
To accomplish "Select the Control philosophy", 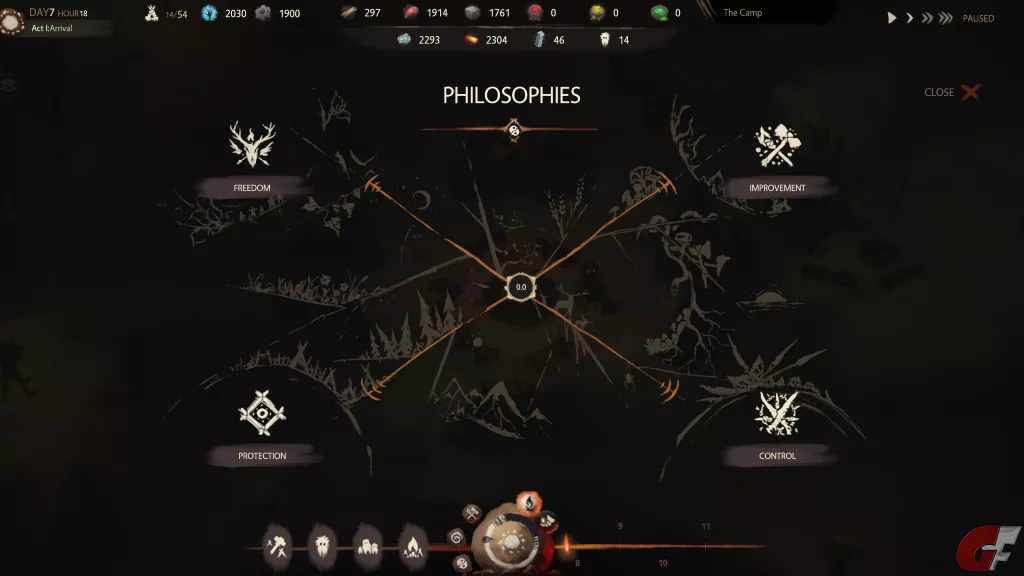I will pos(777,414).
